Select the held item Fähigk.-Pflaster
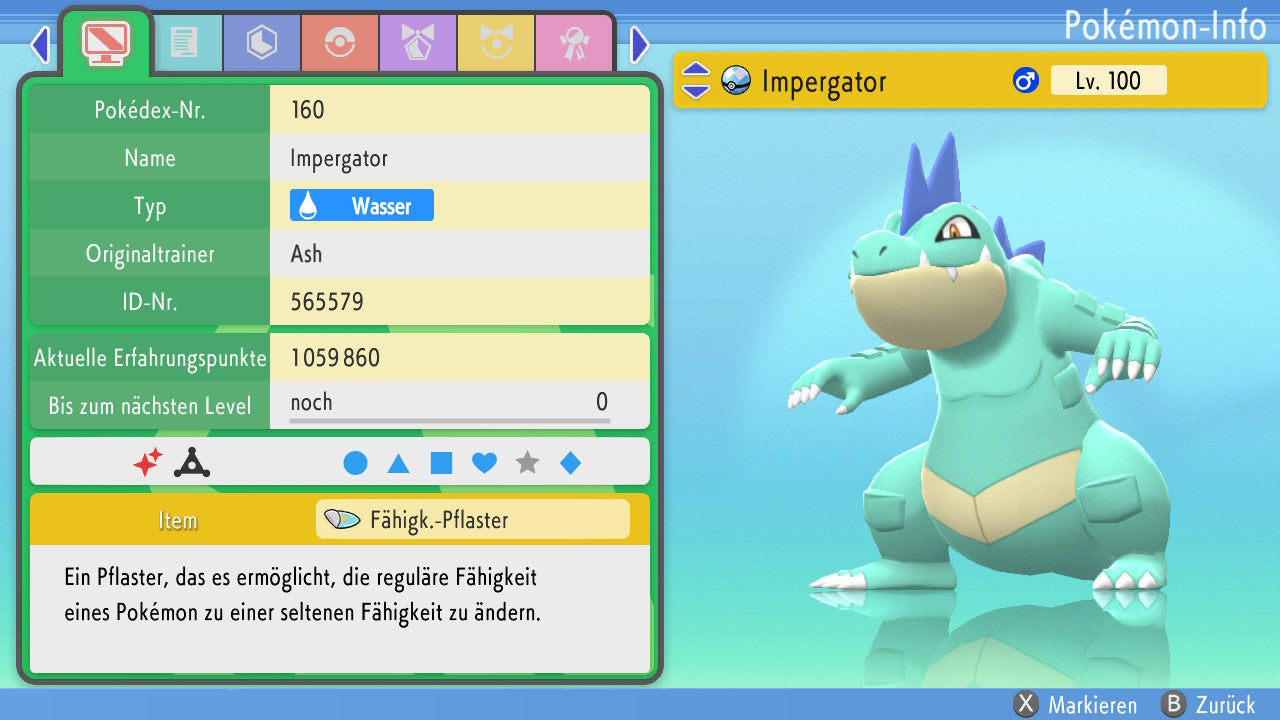The width and height of the screenshot is (1280, 720). pyautogui.click(x=472, y=520)
